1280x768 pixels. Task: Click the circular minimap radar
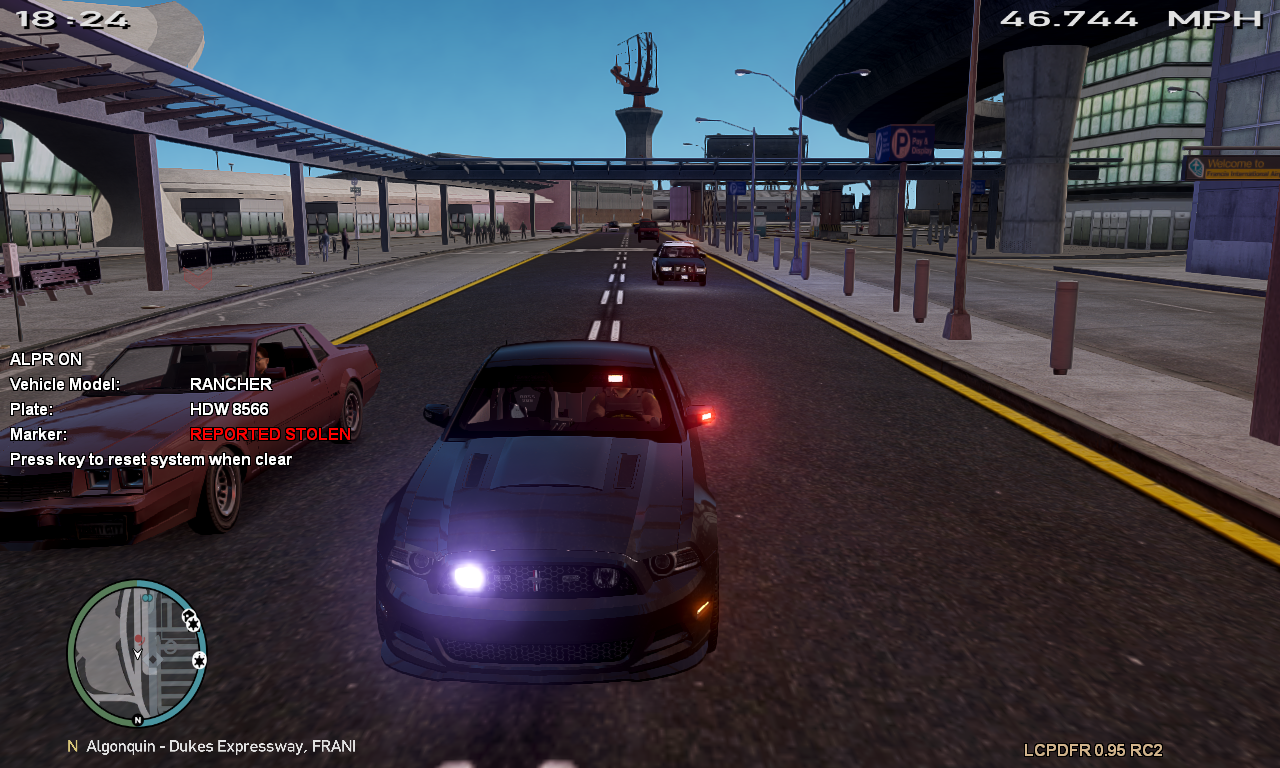click(x=137, y=652)
